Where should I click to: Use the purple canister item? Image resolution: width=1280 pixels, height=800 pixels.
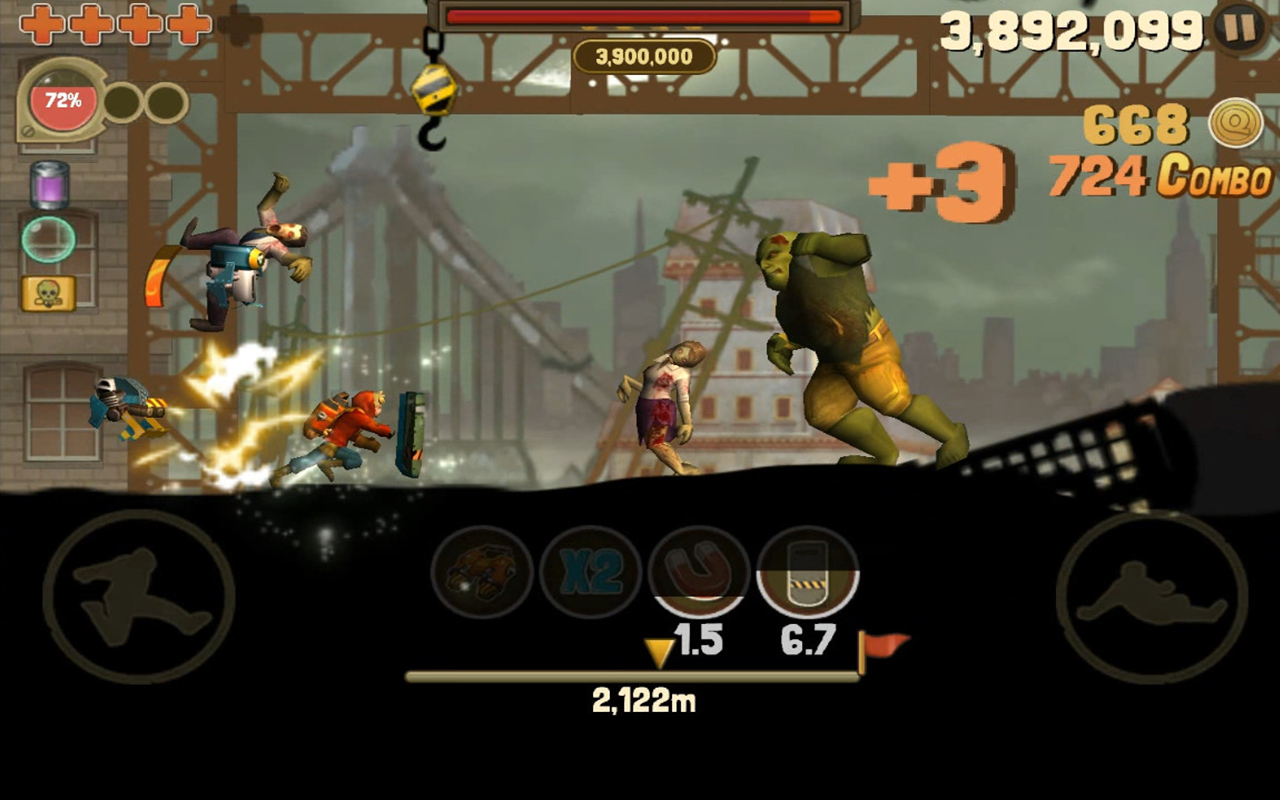[49, 185]
